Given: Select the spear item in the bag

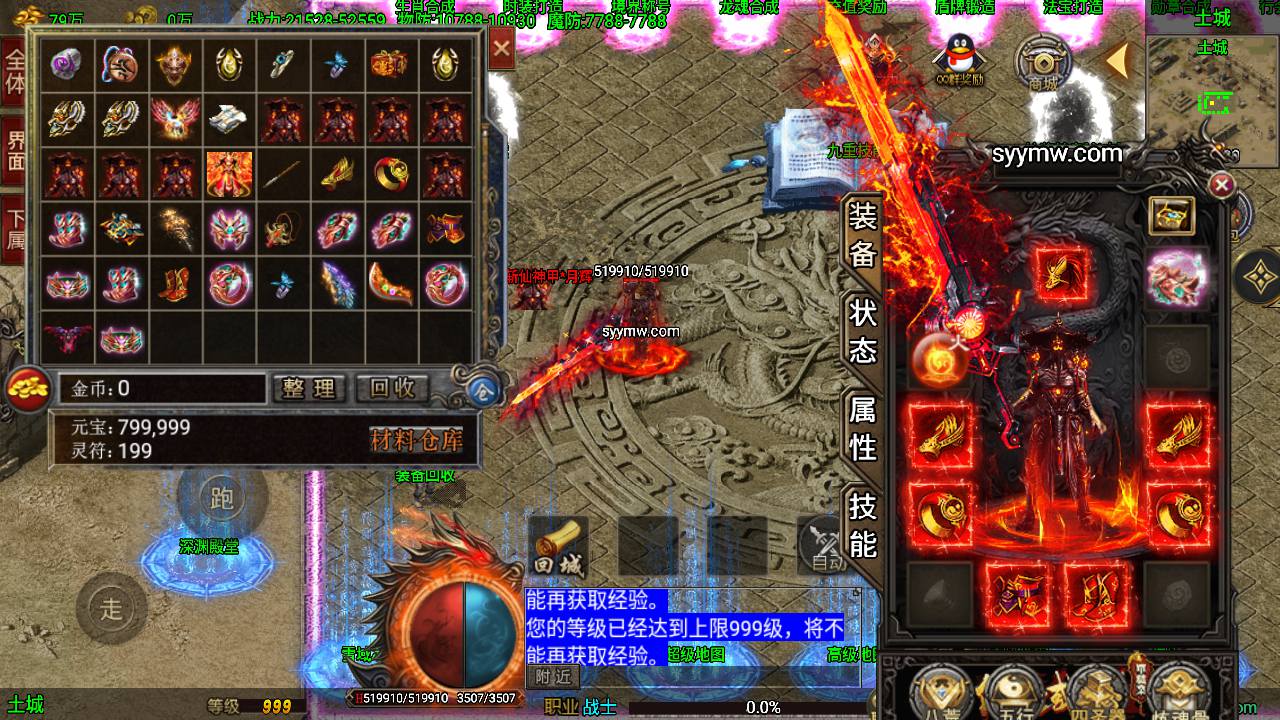Looking at the screenshot, I should pos(283,174).
